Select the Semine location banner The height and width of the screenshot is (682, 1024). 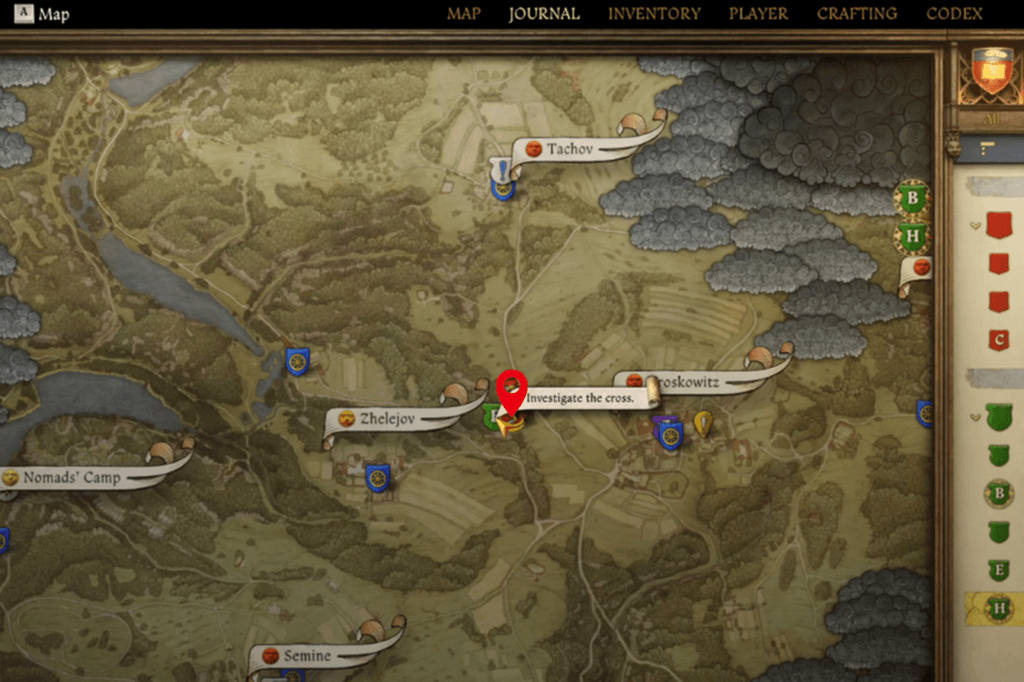pyautogui.click(x=306, y=656)
